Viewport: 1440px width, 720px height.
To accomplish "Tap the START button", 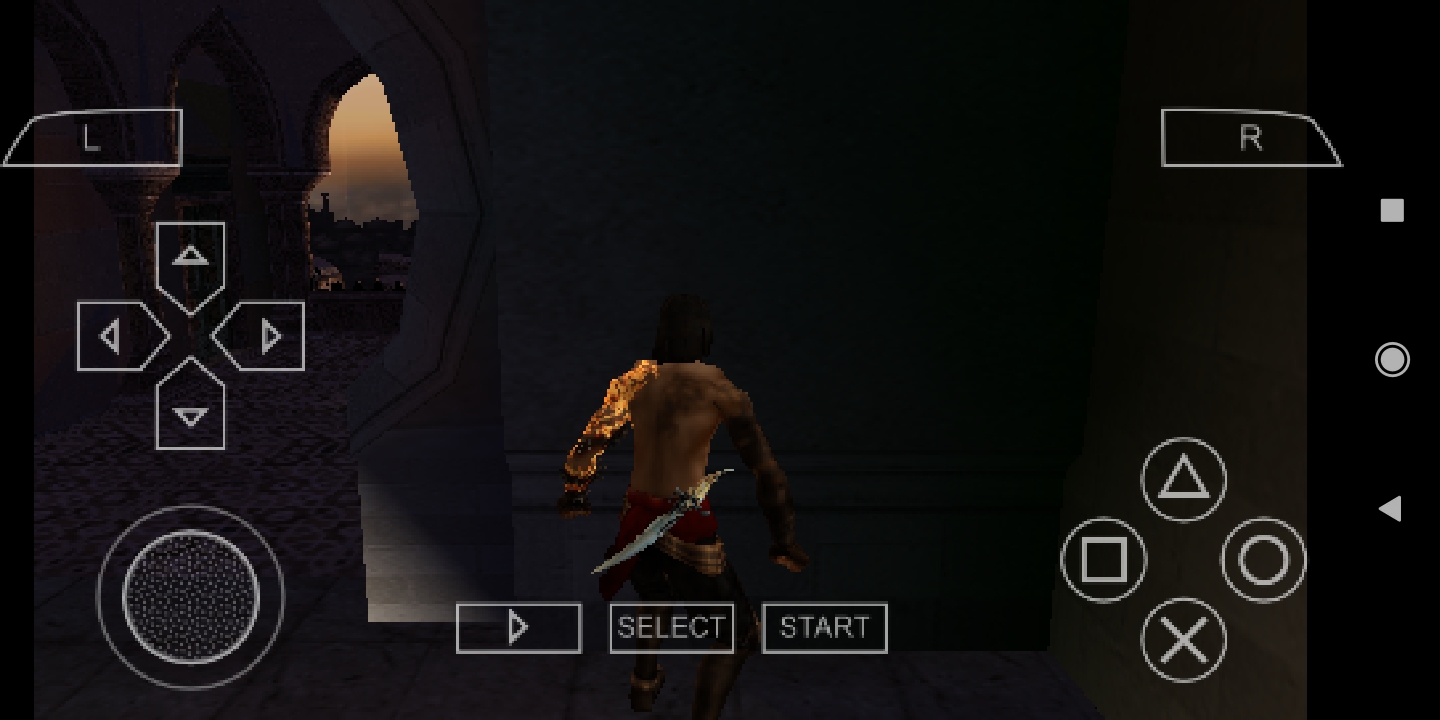I will (x=824, y=628).
